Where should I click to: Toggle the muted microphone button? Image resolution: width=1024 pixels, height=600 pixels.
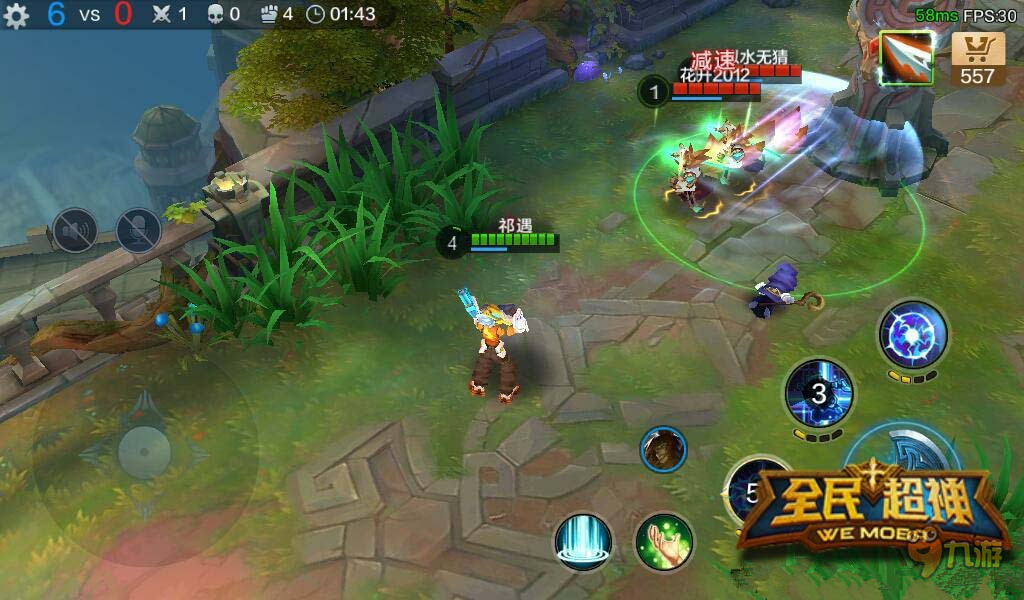point(138,231)
